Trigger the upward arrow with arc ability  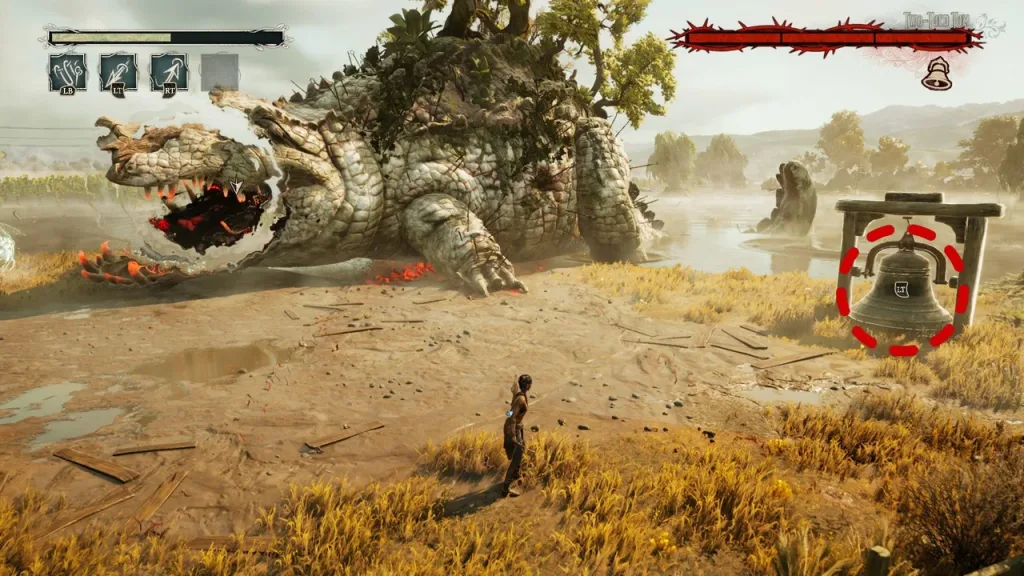(169, 71)
